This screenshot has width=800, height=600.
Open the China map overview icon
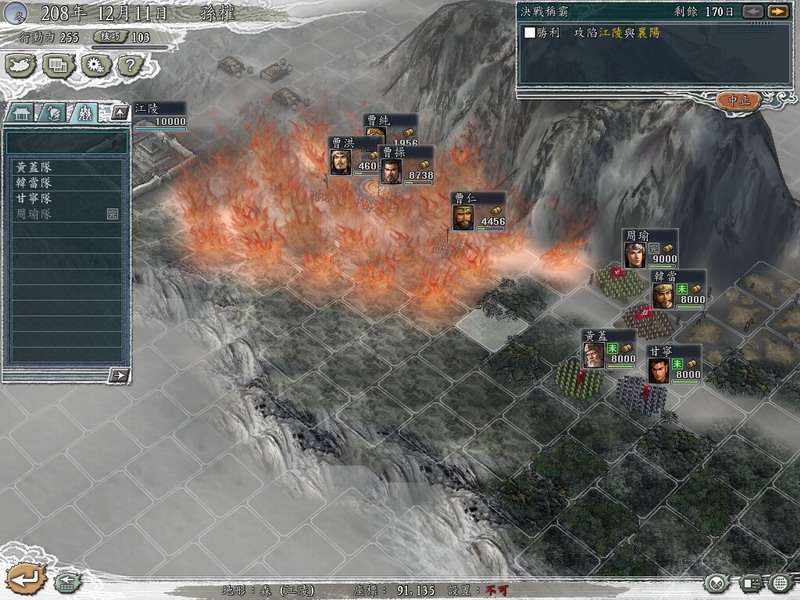tap(21, 65)
